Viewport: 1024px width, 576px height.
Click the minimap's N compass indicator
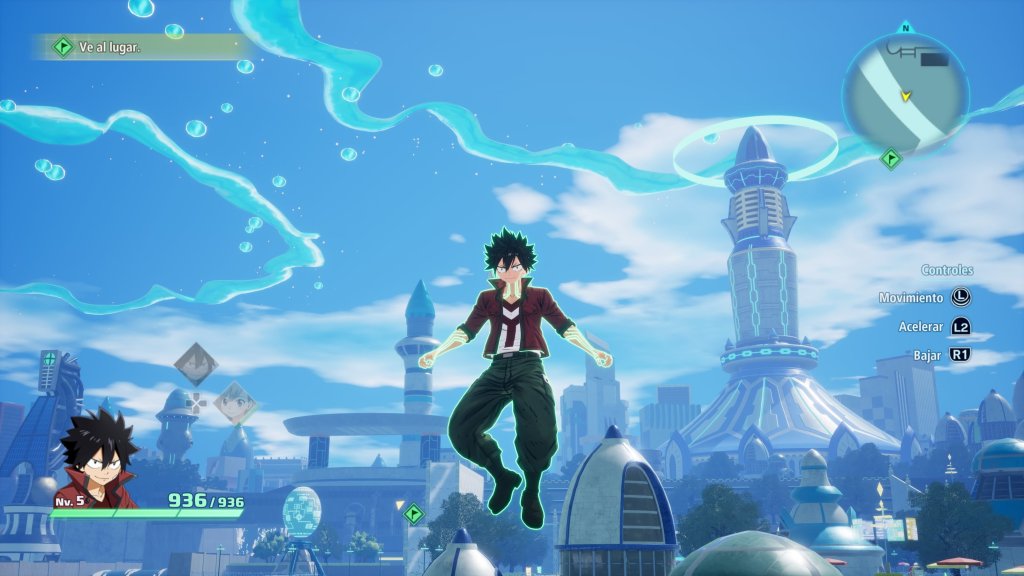point(906,27)
